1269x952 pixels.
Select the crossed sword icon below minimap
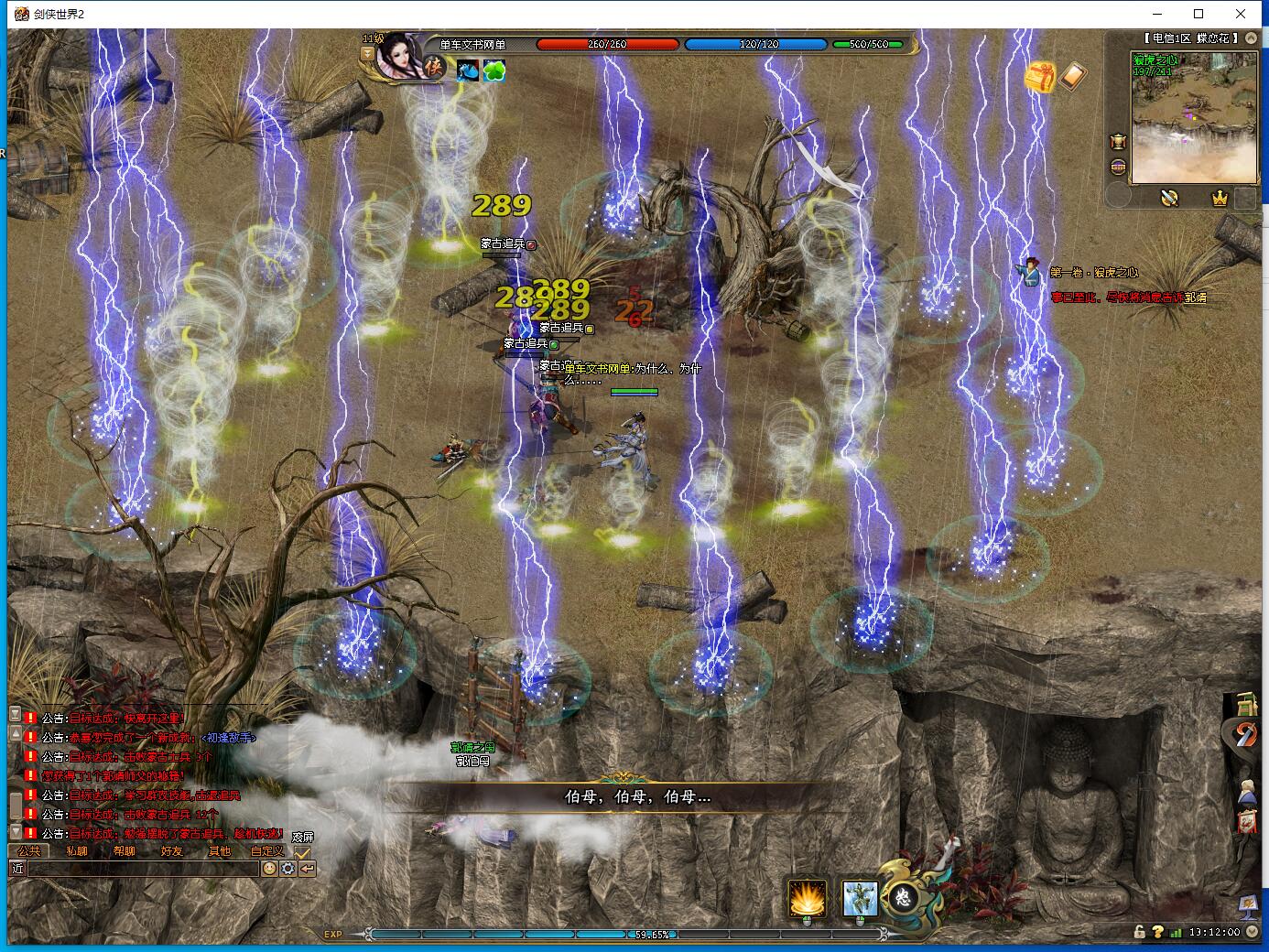tap(1169, 198)
